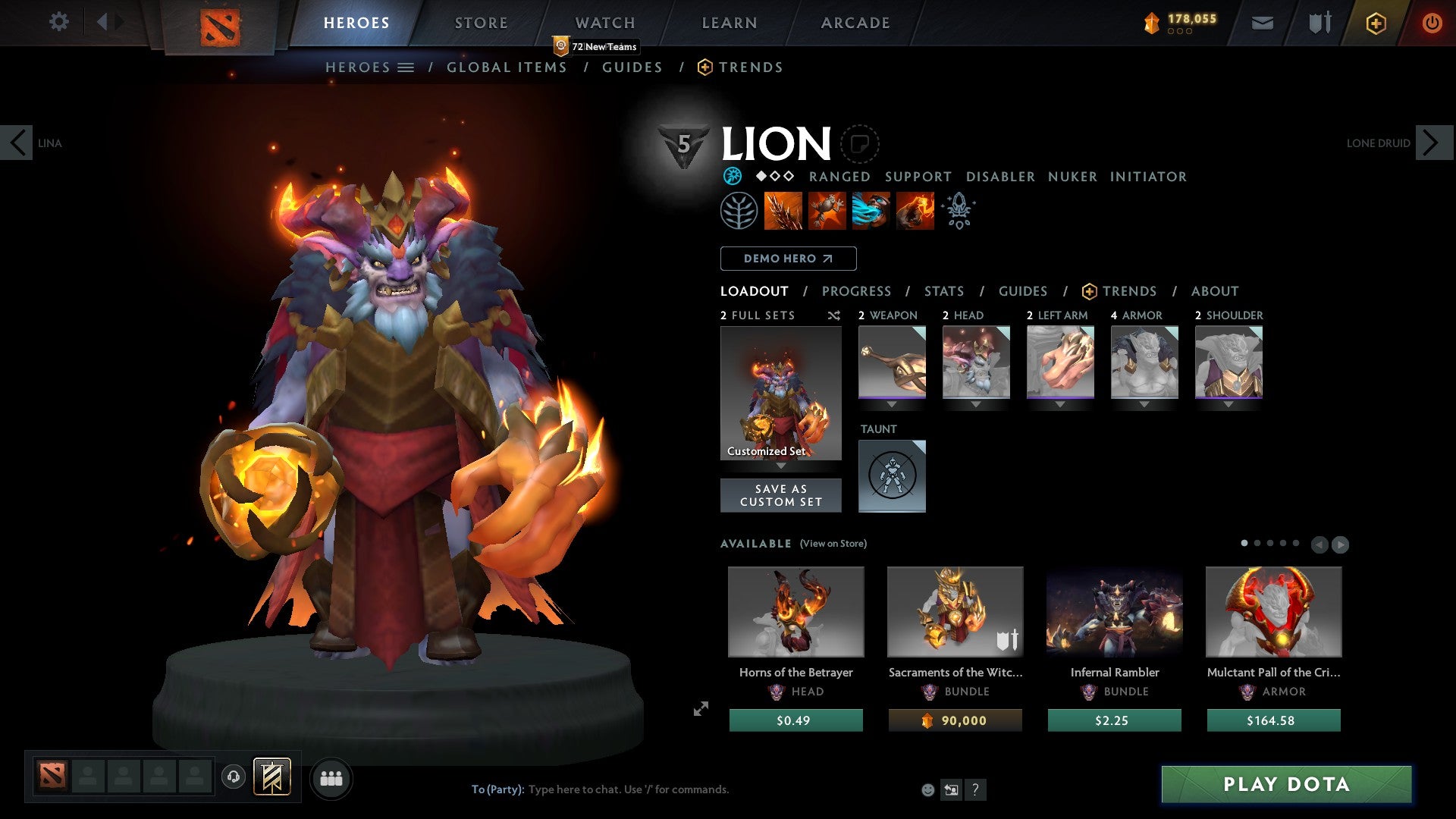Click the power button icon
Viewport: 1456px width, 819px height.
1432,23
